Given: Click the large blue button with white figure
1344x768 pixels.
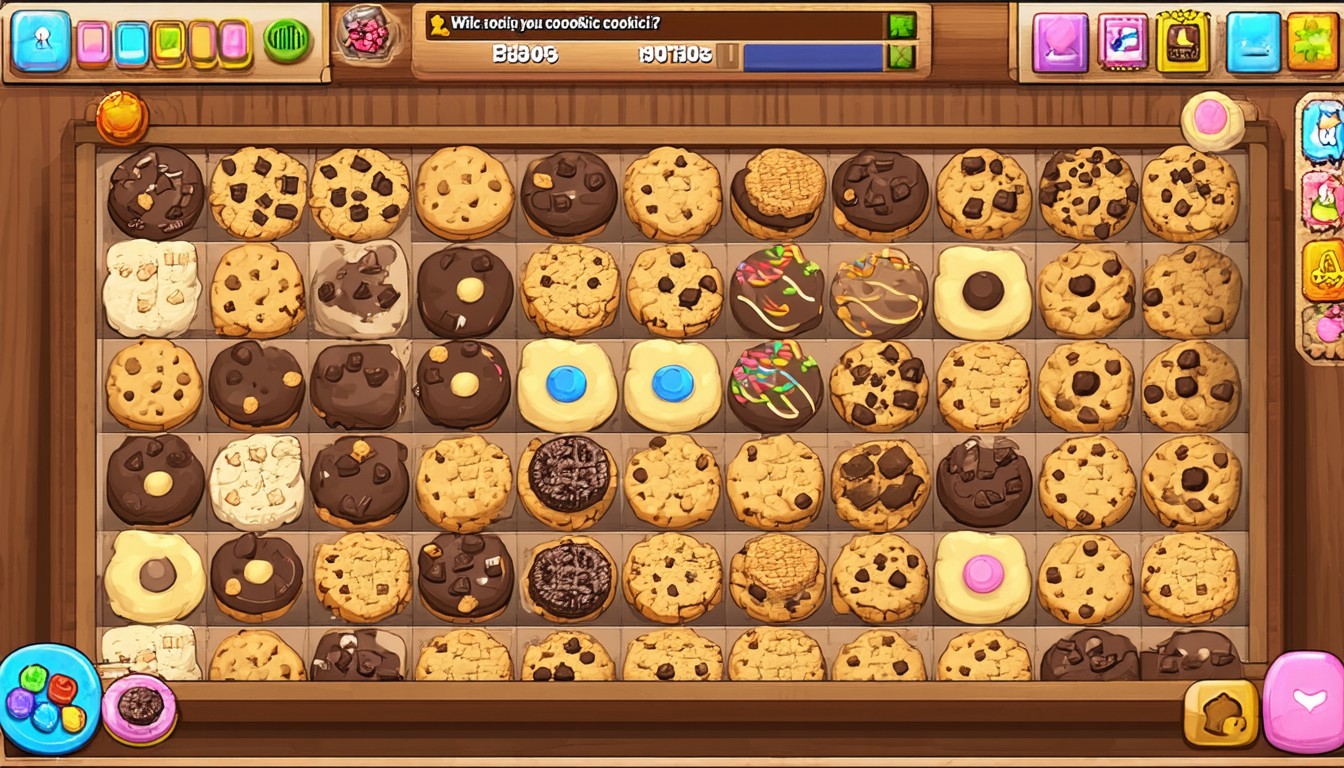Looking at the screenshot, I should [41, 41].
